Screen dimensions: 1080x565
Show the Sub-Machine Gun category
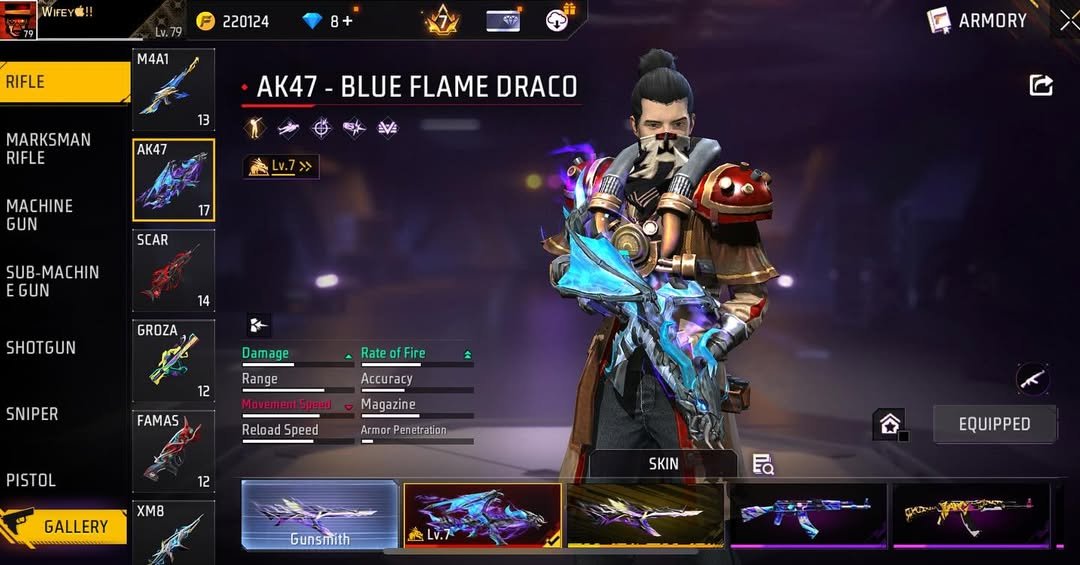[x=60, y=280]
